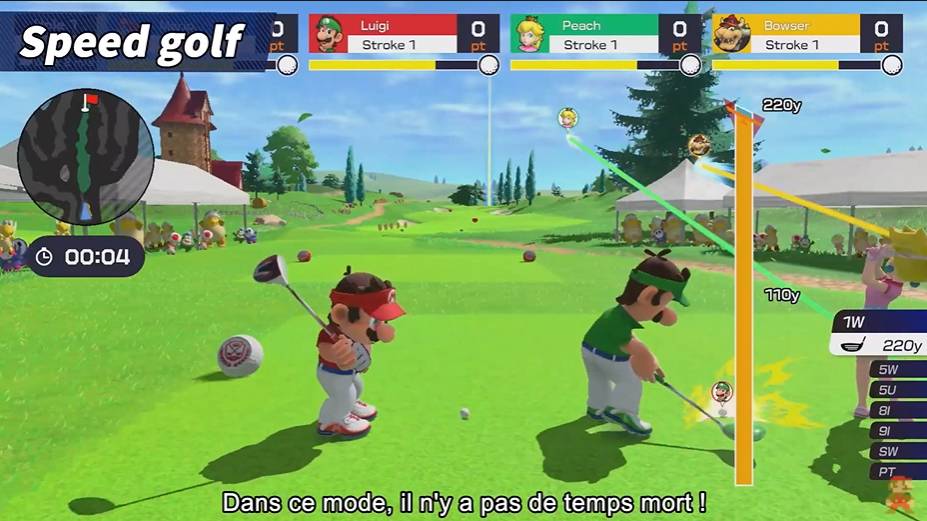Screen dimensions: 927x521
Task: Select the 9I iron club
Action: coord(892,430)
